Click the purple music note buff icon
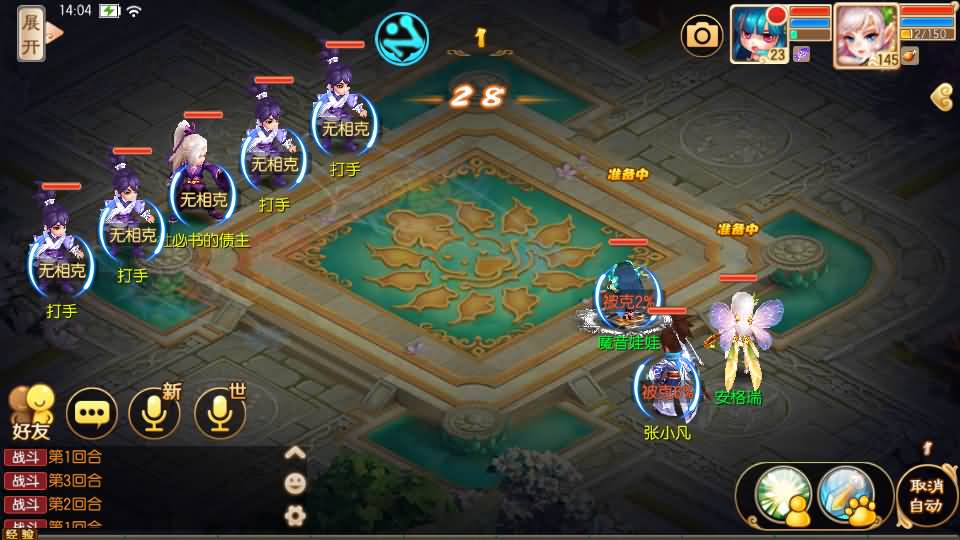This screenshot has width=960, height=540. (x=801, y=55)
